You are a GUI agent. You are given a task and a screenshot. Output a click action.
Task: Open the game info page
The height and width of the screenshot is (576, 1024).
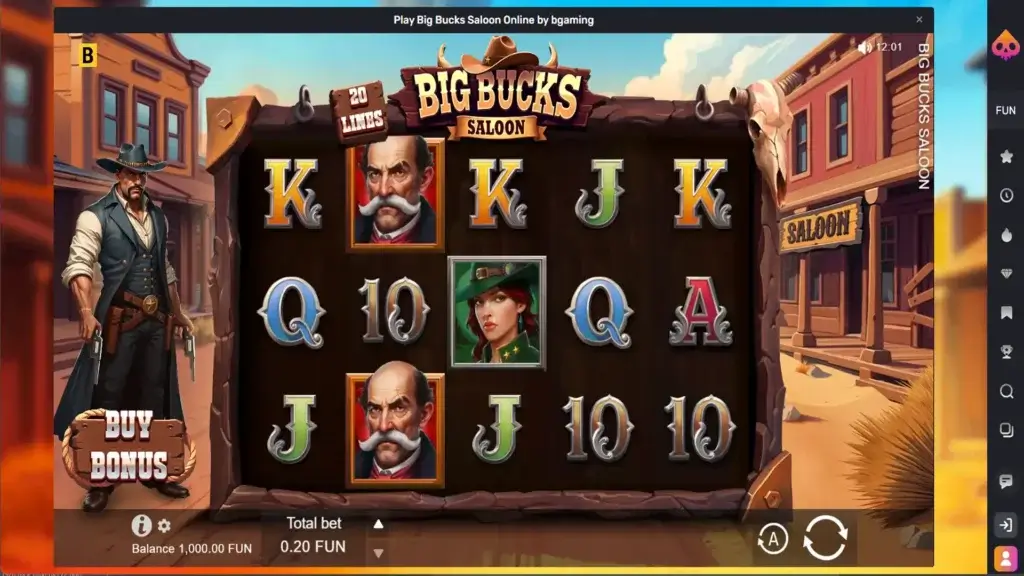tap(141, 526)
